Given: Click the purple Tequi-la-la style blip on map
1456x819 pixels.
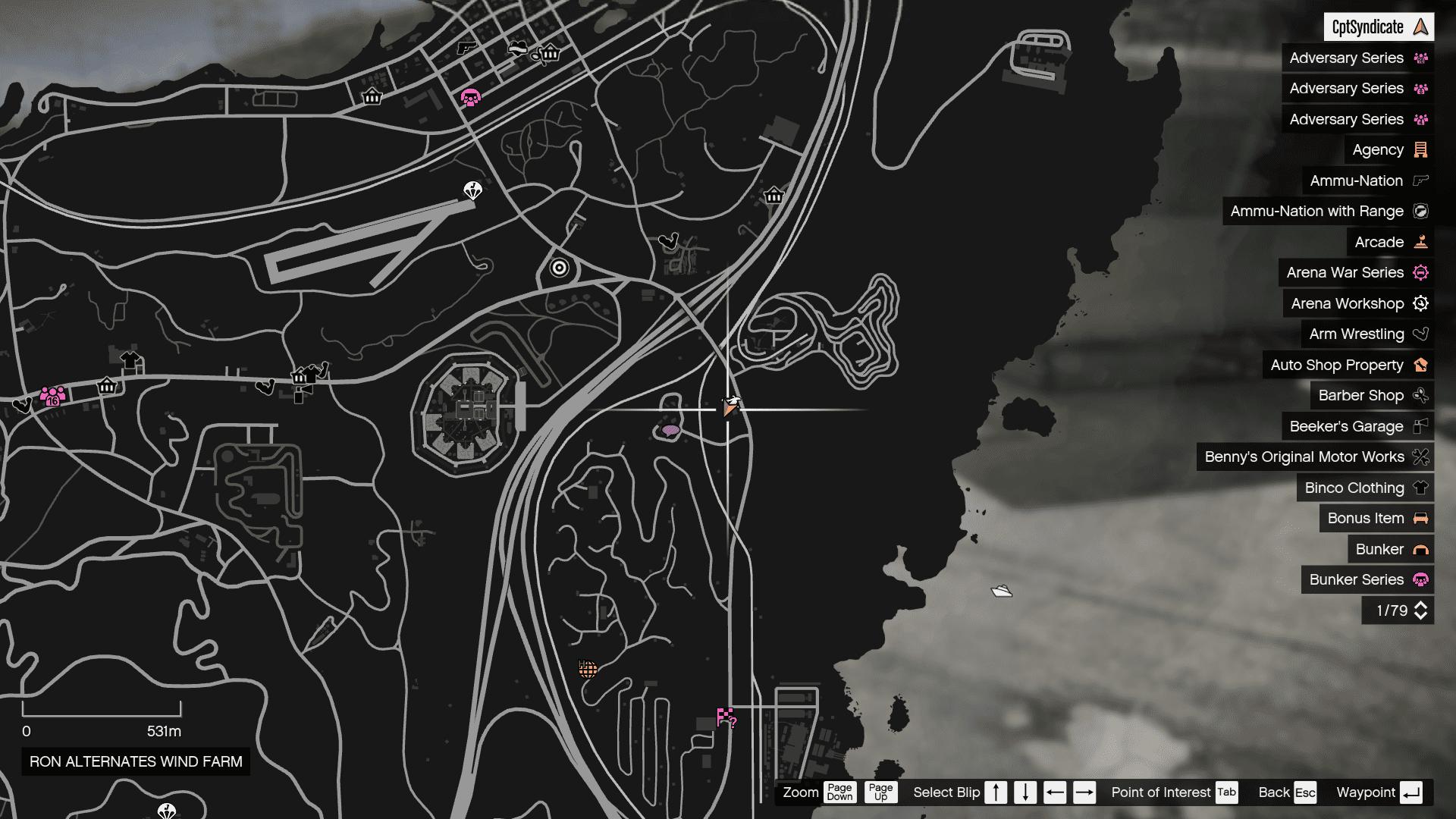Looking at the screenshot, I should 670,431.
